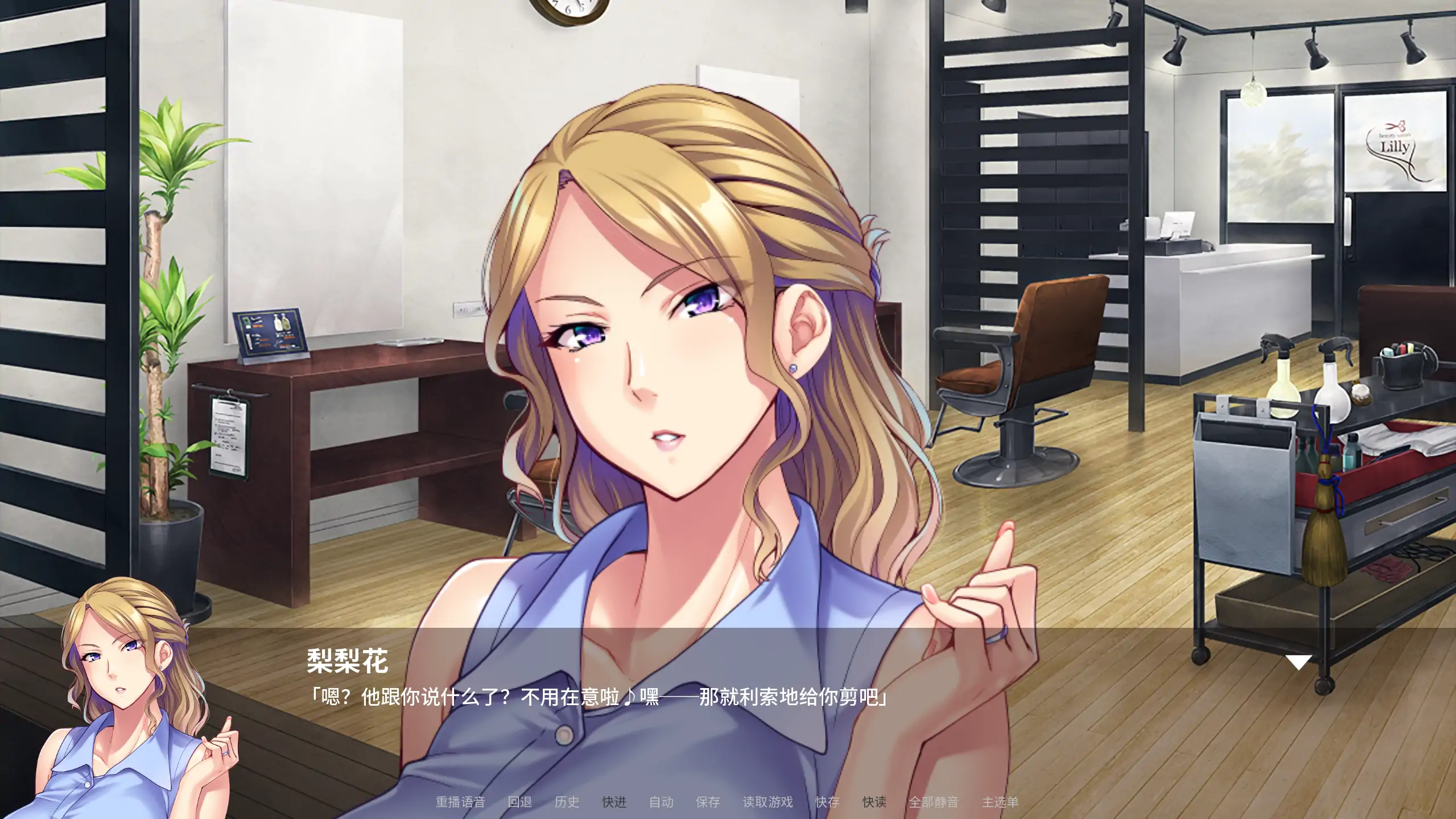
Task: Click 快读 to quick load
Action: click(x=875, y=802)
